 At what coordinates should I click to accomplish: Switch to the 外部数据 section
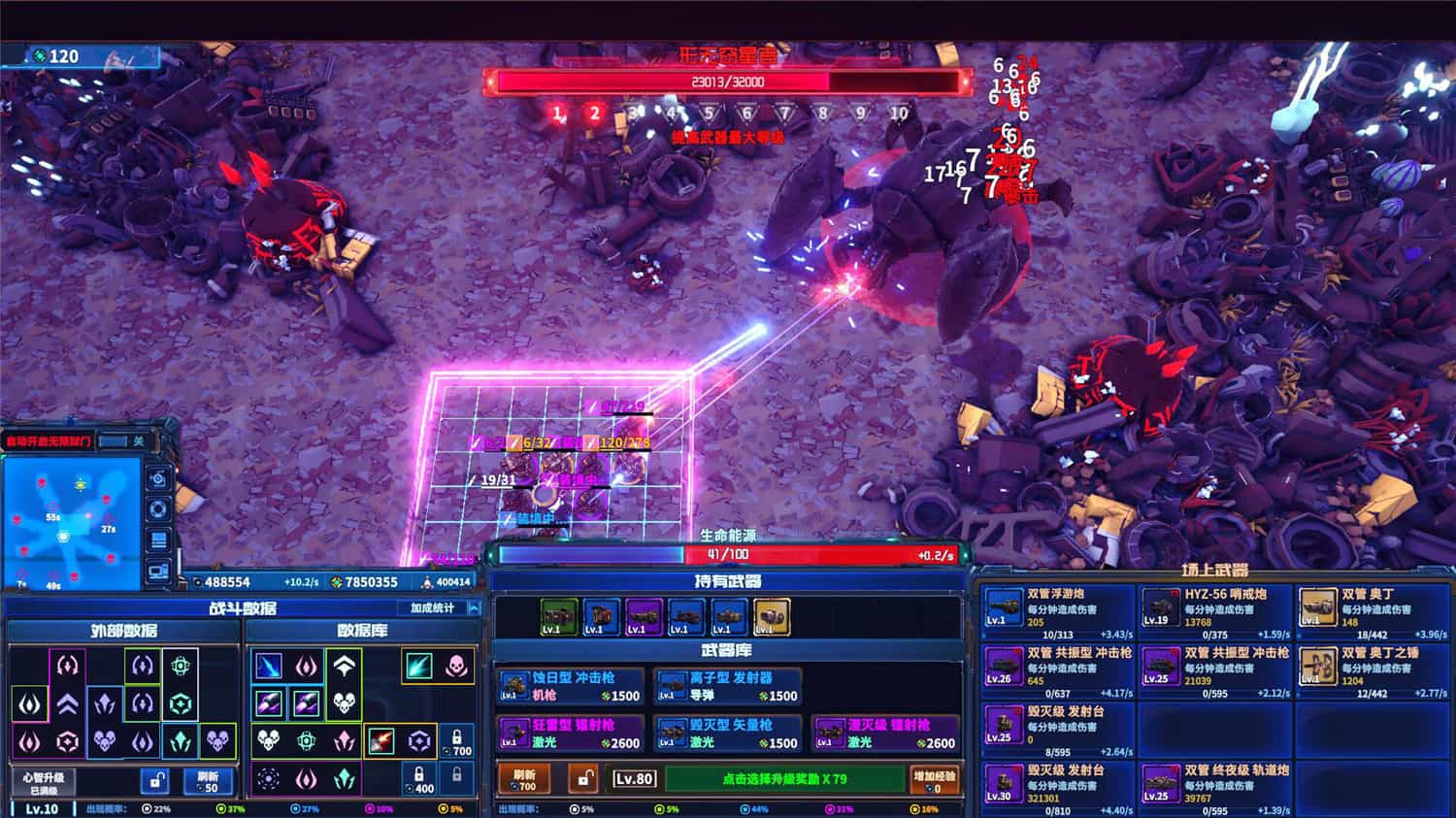(121, 631)
